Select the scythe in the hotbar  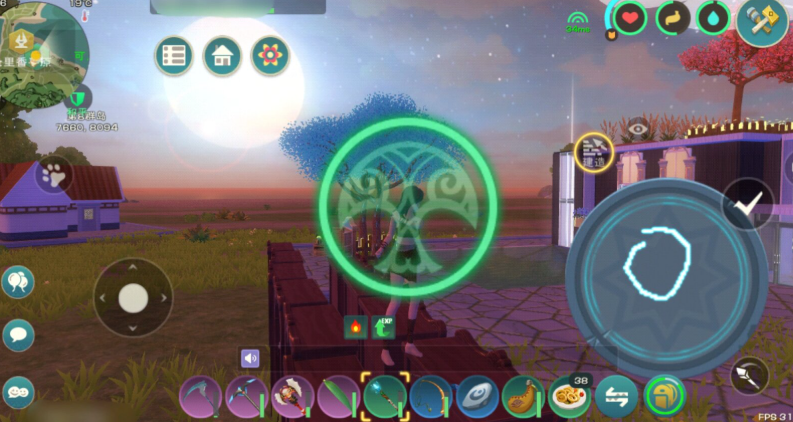point(199,397)
